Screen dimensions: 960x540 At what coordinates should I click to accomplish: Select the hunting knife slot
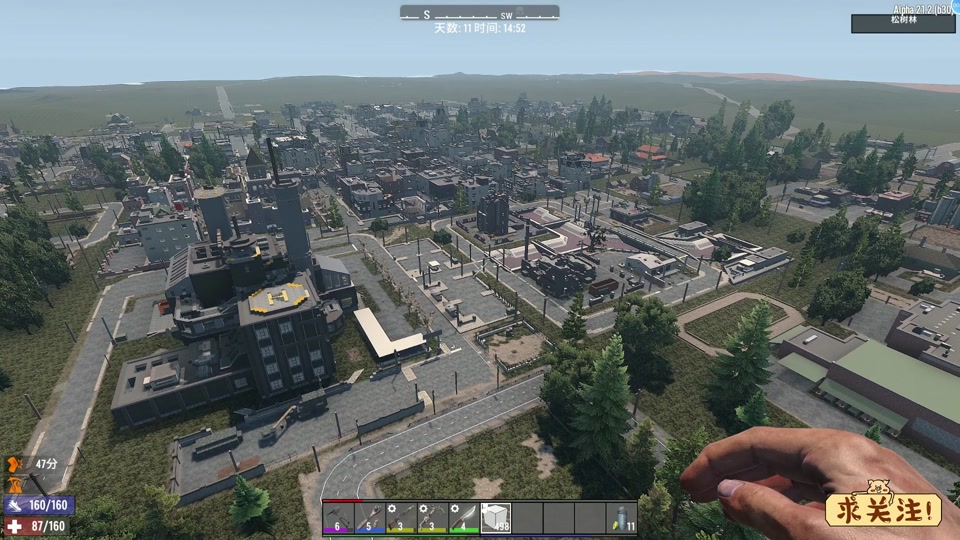point(464,517)
